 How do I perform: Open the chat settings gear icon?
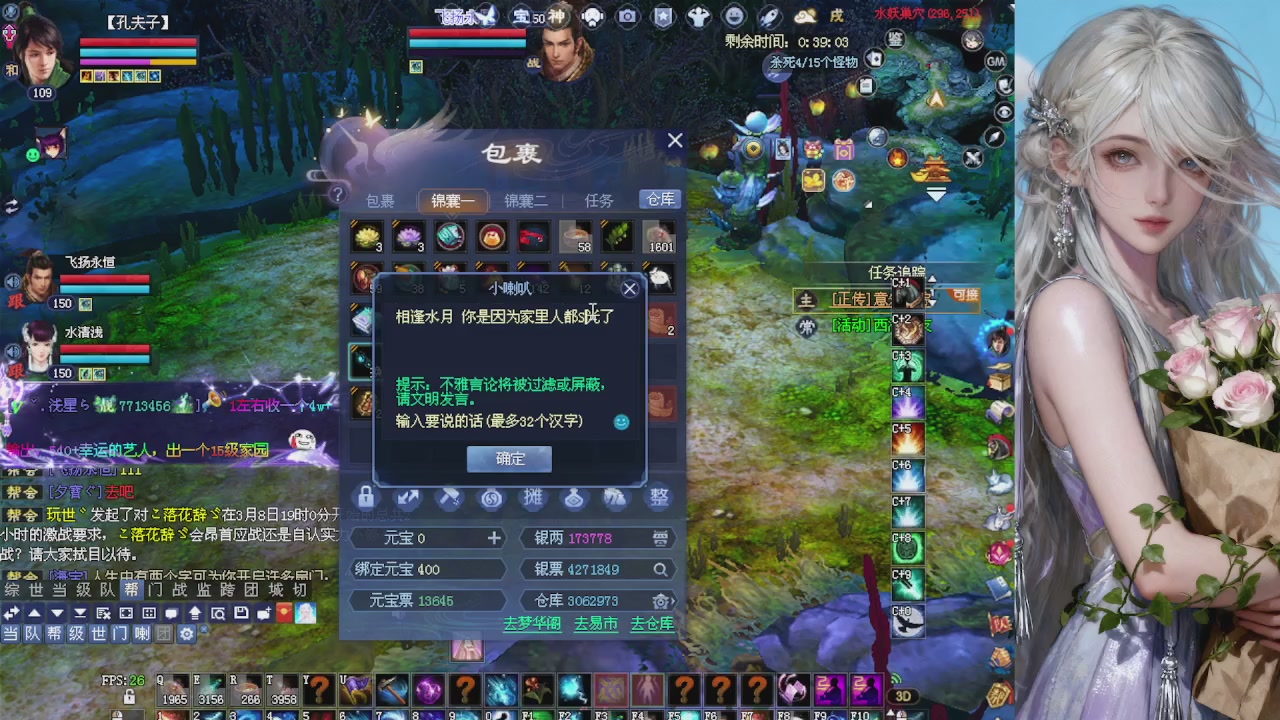[x=185, y=635]
